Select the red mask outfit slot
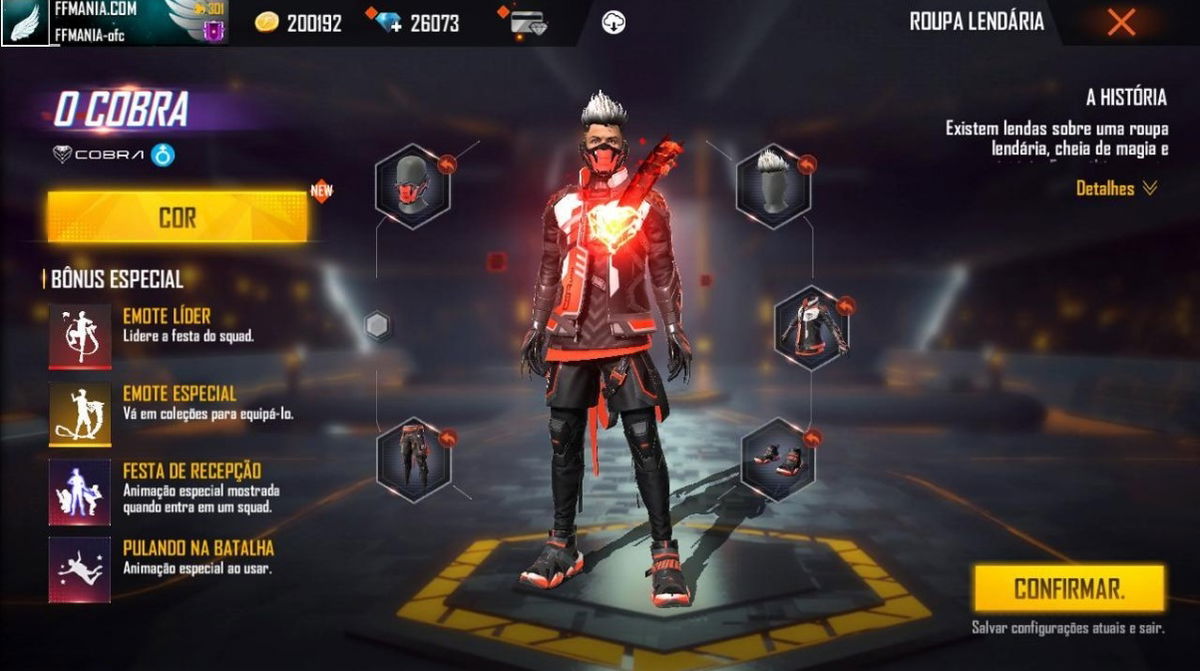1200x671 pixels. tap(412, 186)
